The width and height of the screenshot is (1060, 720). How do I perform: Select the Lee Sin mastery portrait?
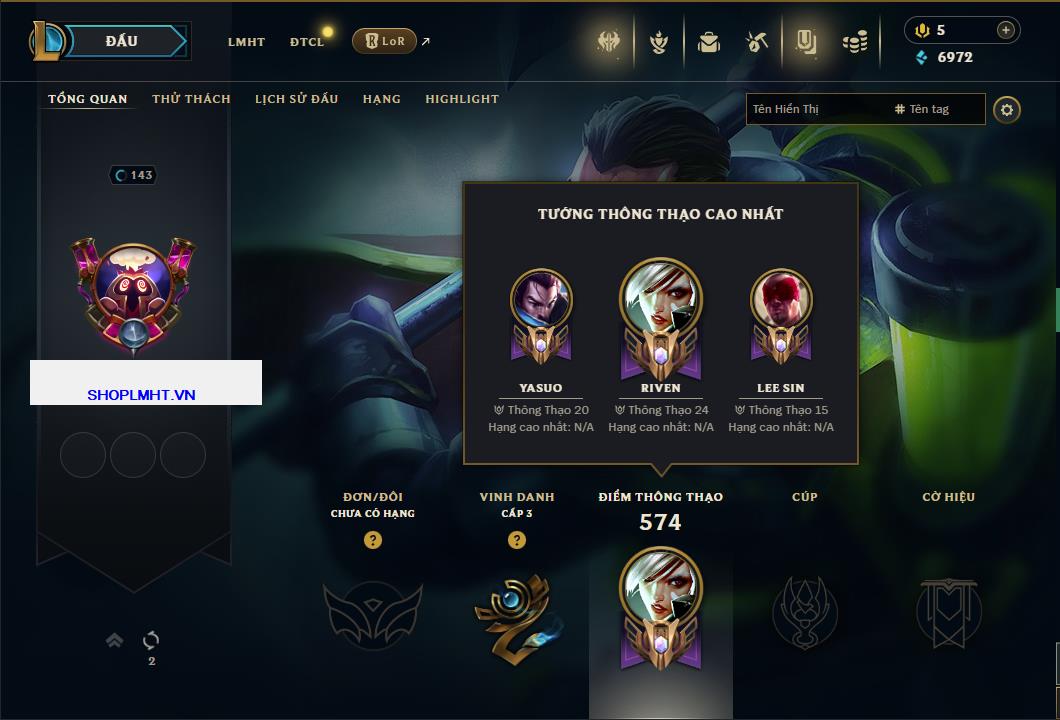(x=781, y=300)
